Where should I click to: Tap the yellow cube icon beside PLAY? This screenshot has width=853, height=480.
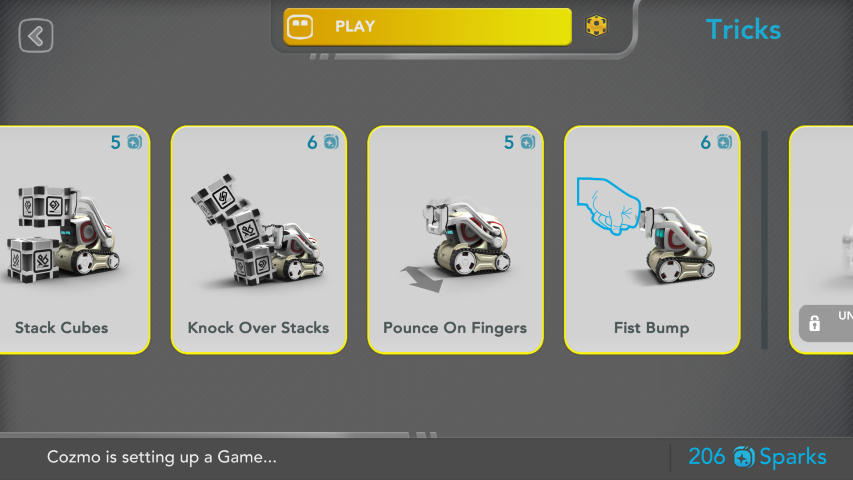[596, 26]
